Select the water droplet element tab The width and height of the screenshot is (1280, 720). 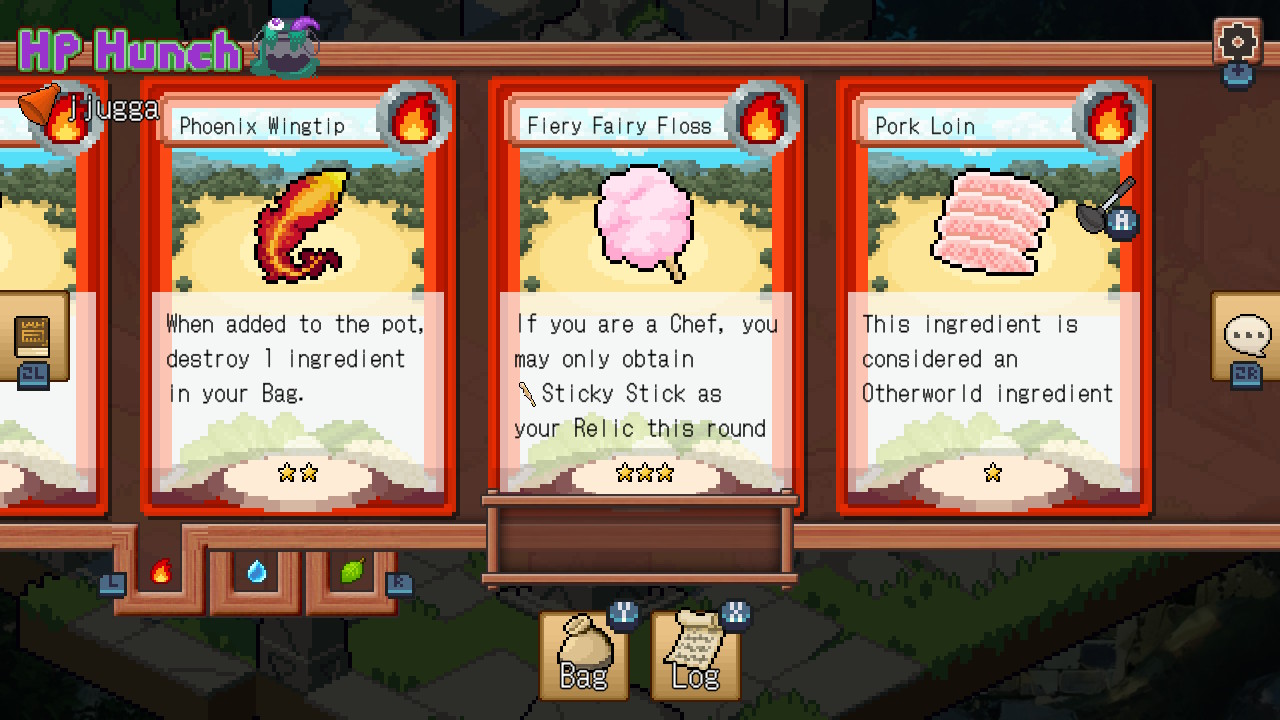point(257,570)
